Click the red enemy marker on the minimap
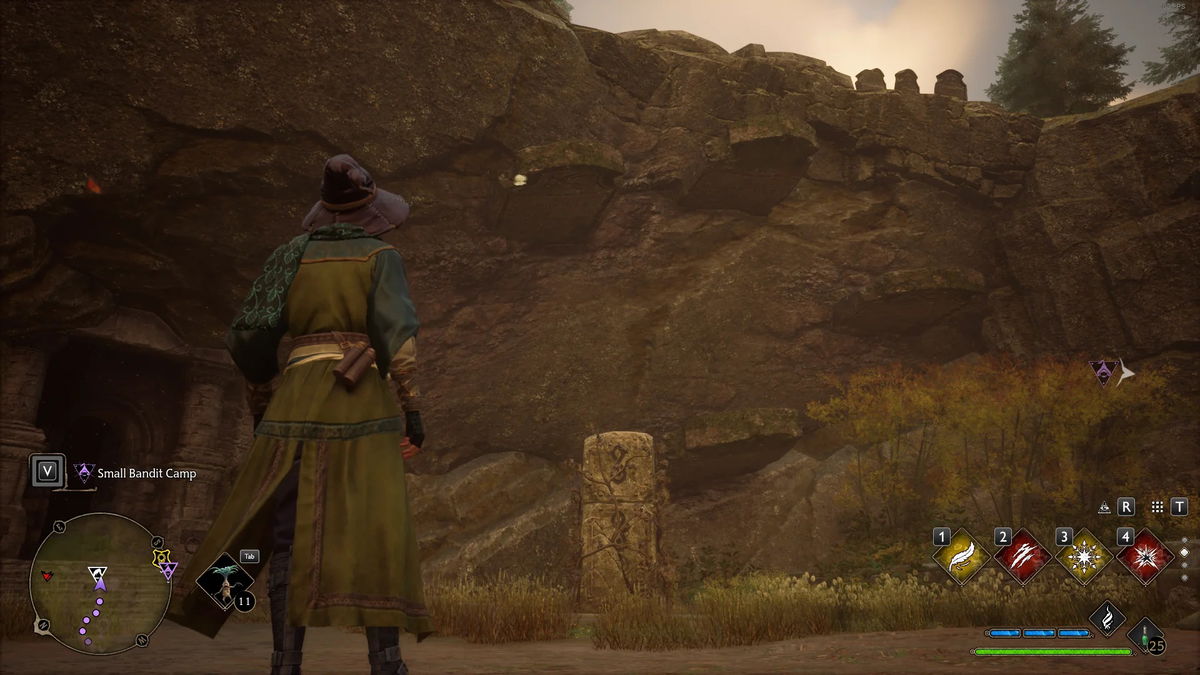The image size is (1200, 675). [46, 577]
